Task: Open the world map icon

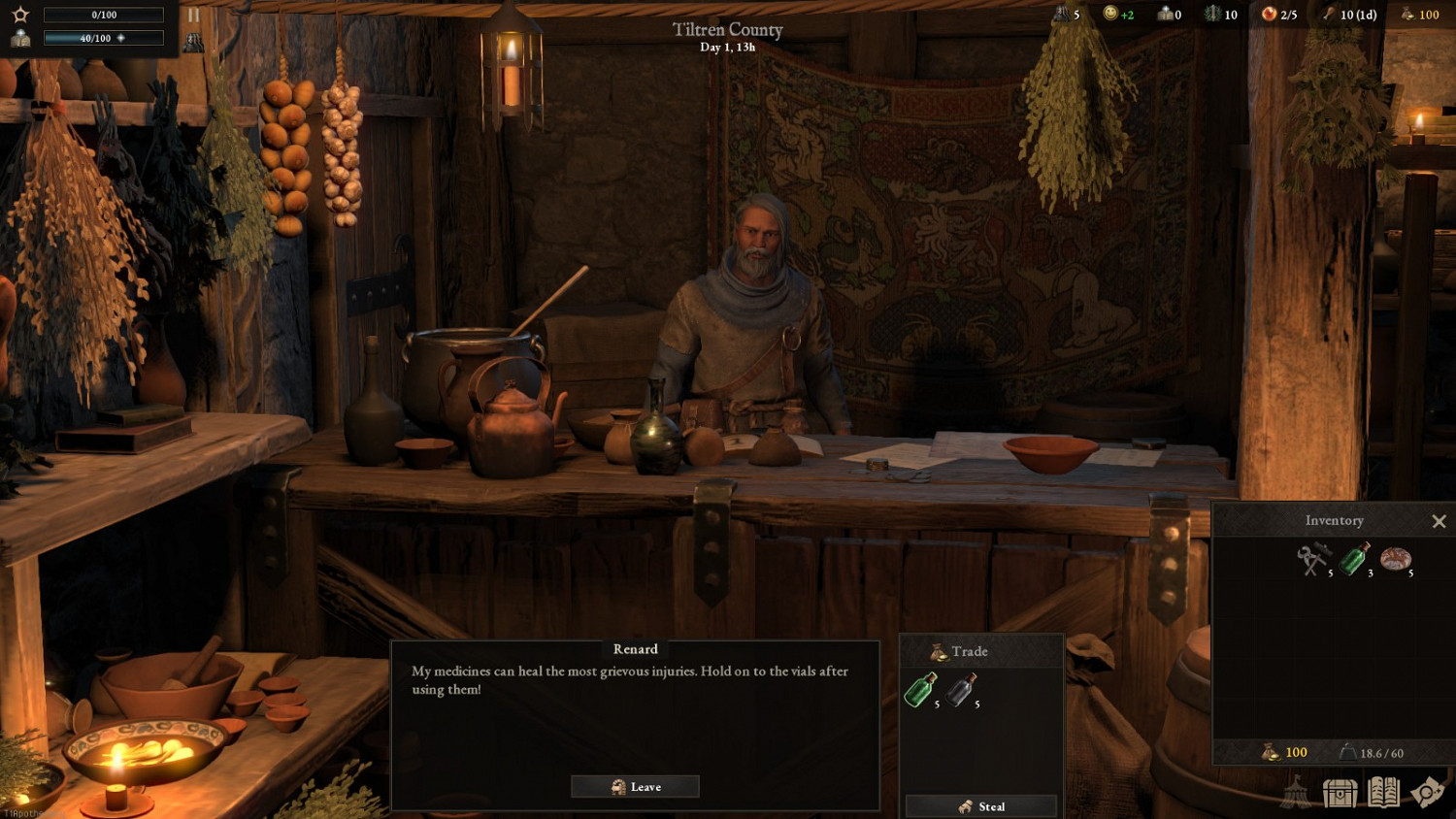Action: 1427,793
